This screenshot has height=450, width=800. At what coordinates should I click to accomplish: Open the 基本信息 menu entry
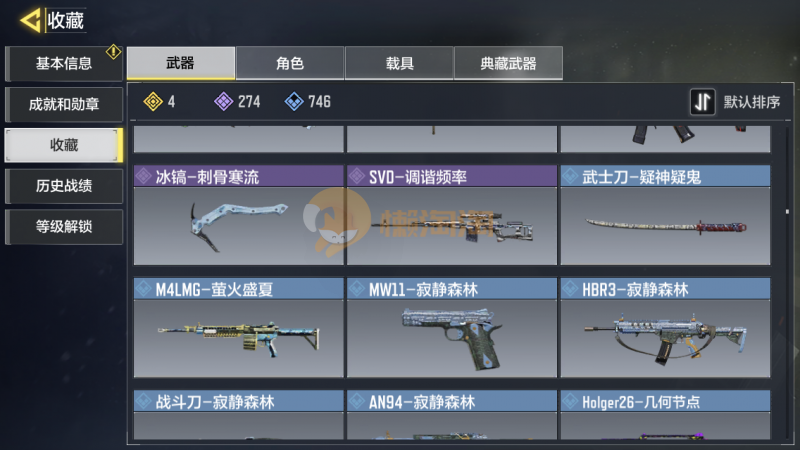point(63,64)
